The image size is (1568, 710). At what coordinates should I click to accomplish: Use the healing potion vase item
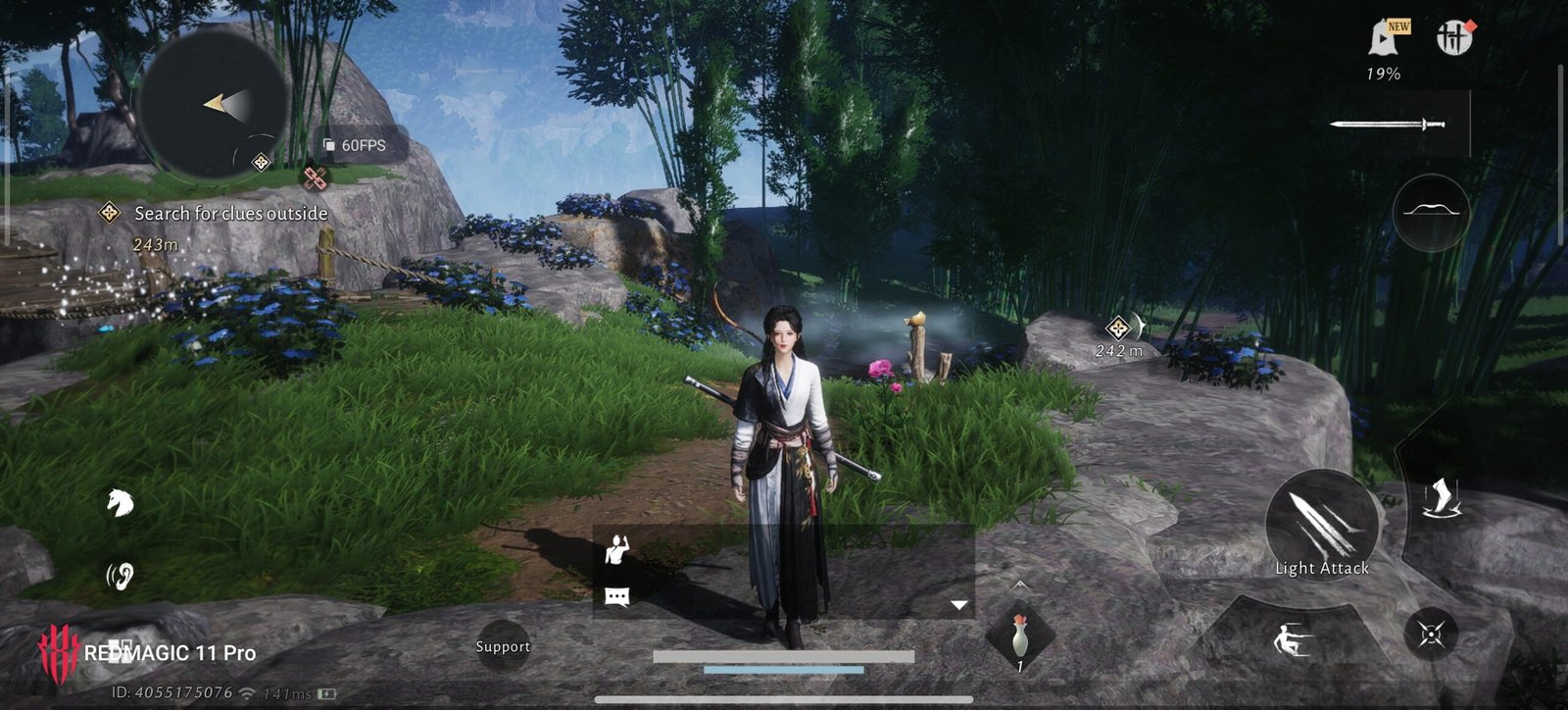pos(1020,638)
